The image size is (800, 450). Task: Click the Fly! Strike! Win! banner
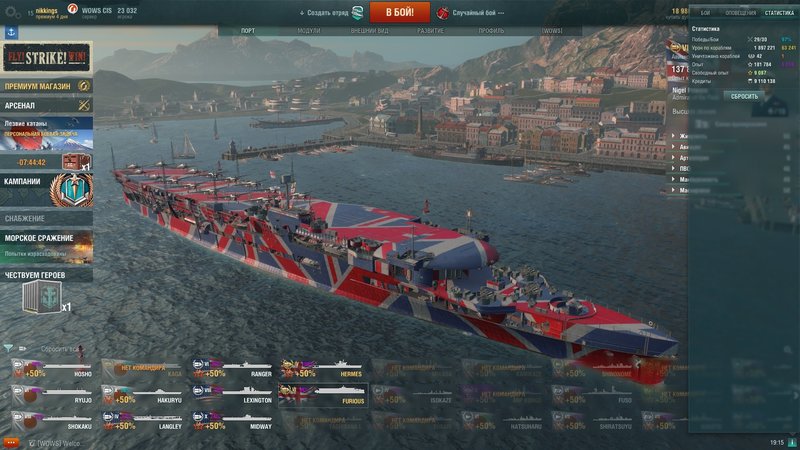pos(46,56)
